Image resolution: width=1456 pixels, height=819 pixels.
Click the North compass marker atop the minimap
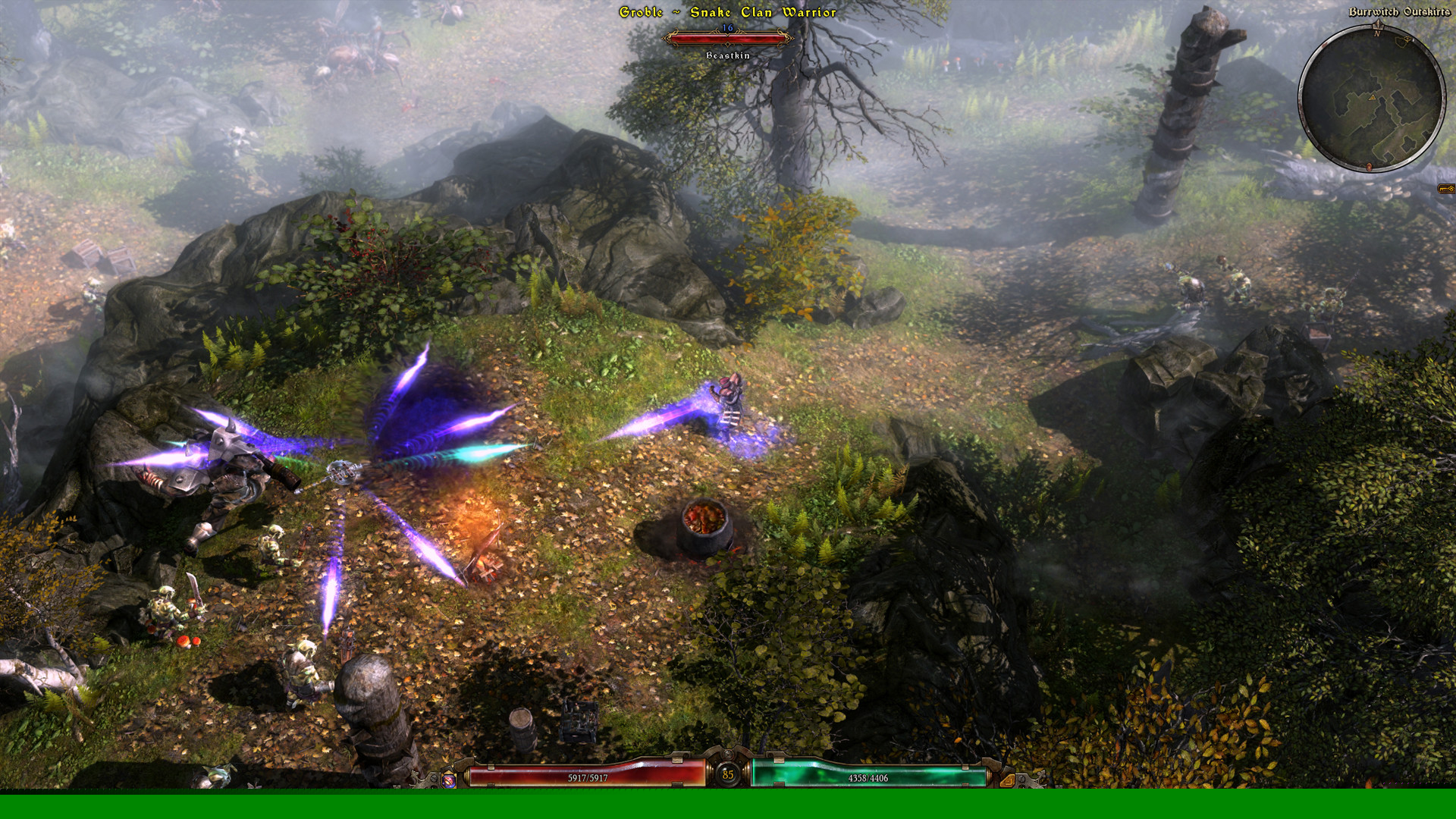coord(1377,27)
